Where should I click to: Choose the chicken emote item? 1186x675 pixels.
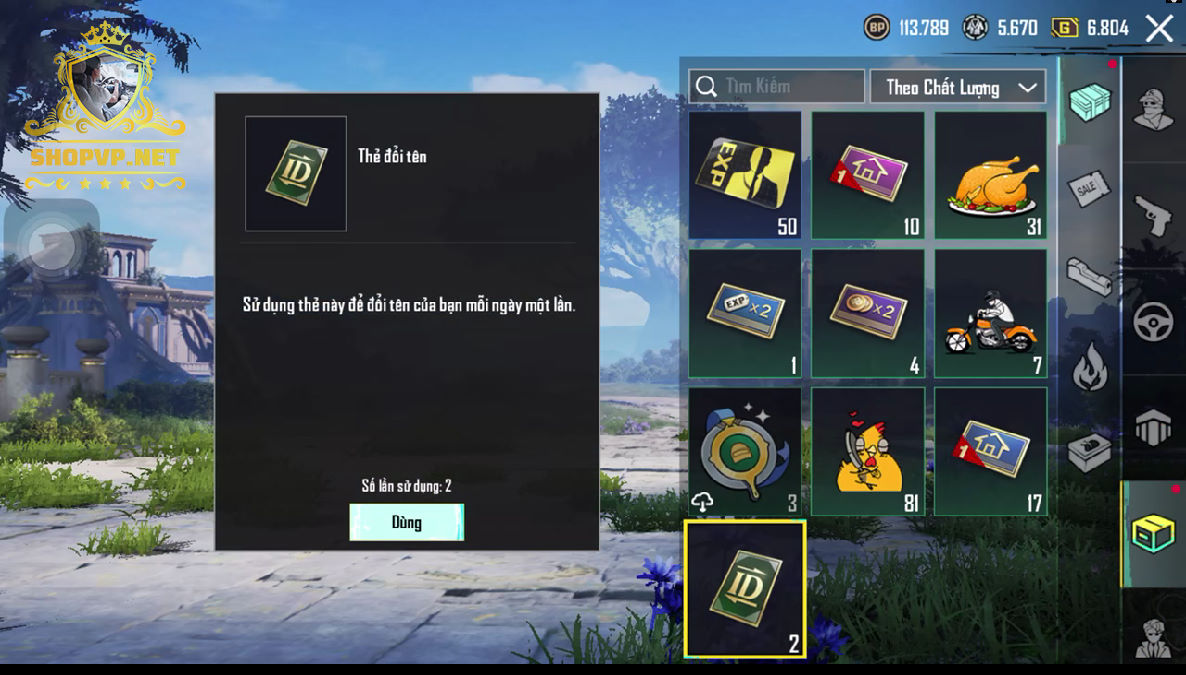click(868, 451)
